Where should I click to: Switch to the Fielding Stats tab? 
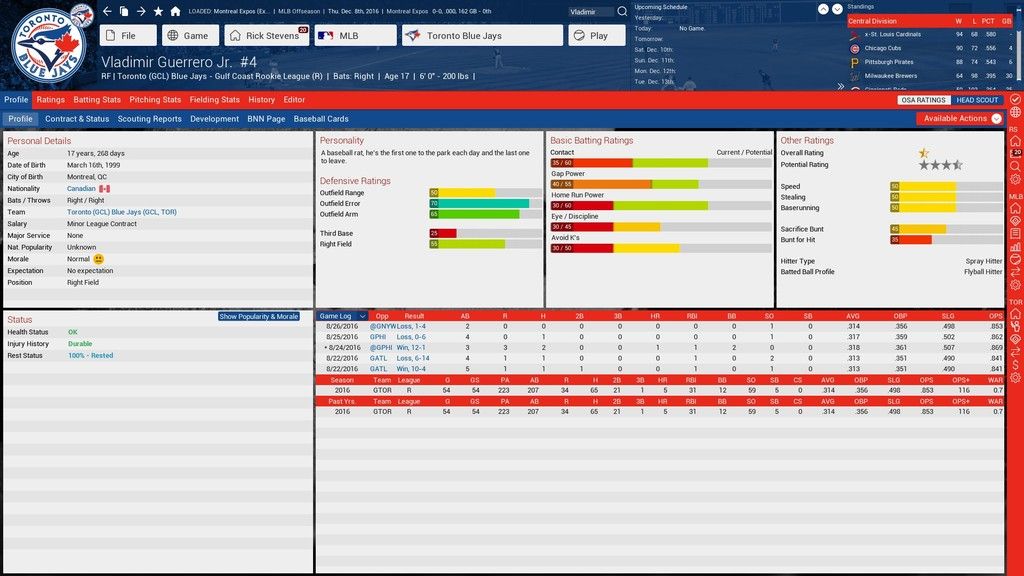[215, 100]
